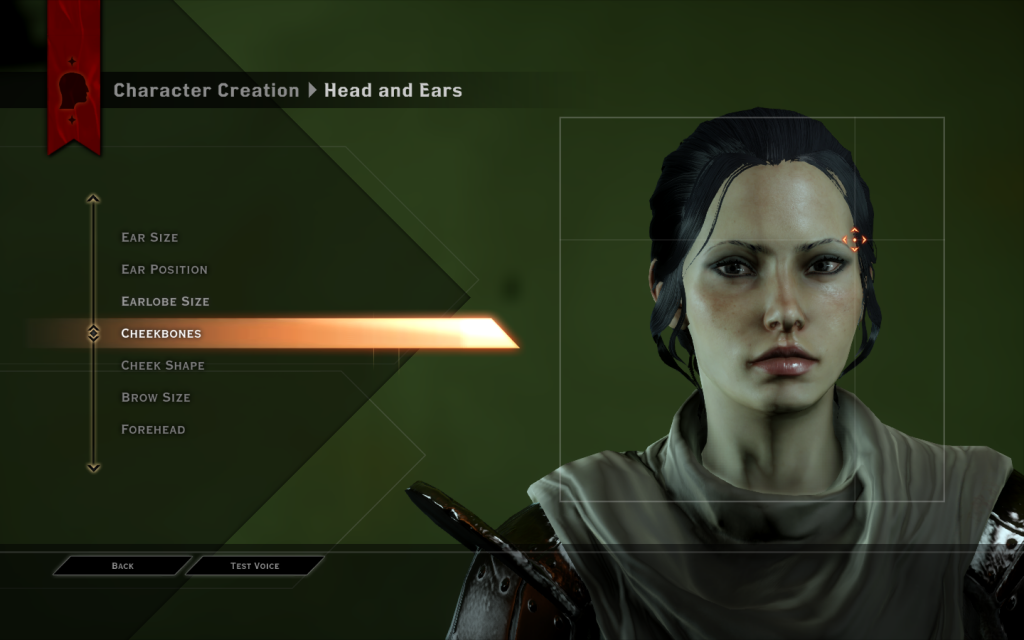Open the Forehead setting

pyautogui.click(x=153, y=430)
